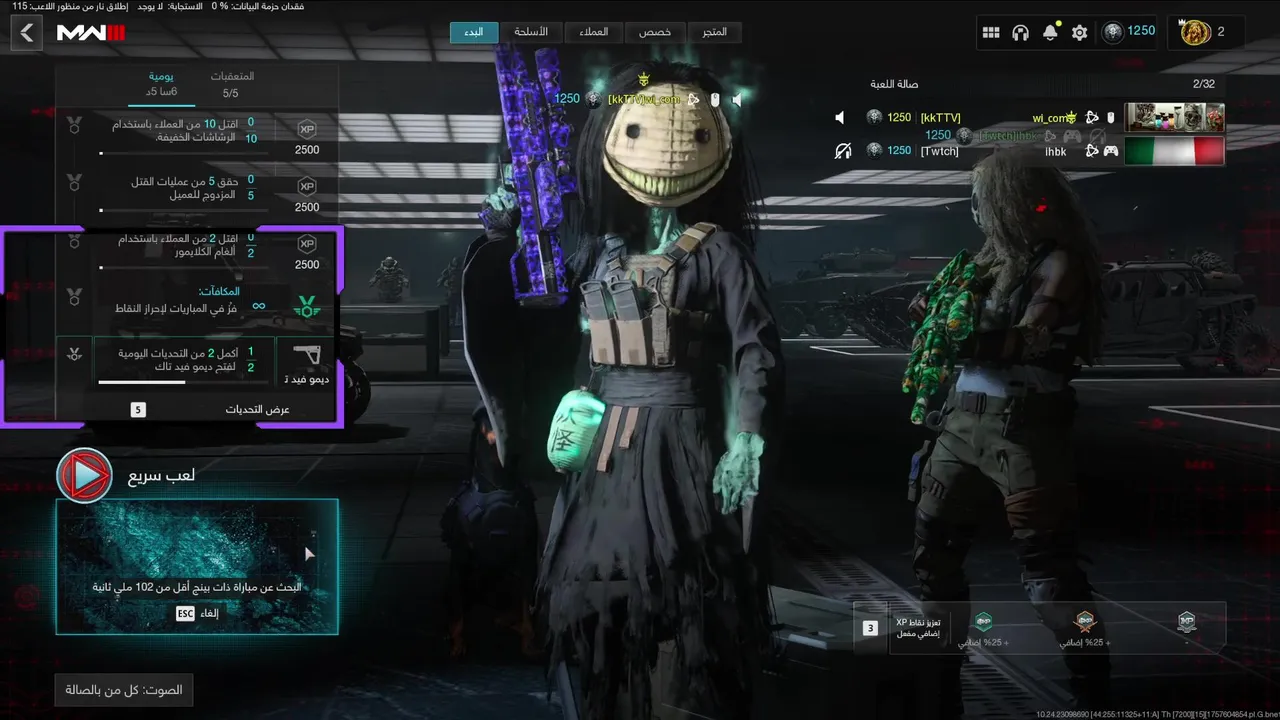Open the headset voice channels icon

[x=1020, y=33]
